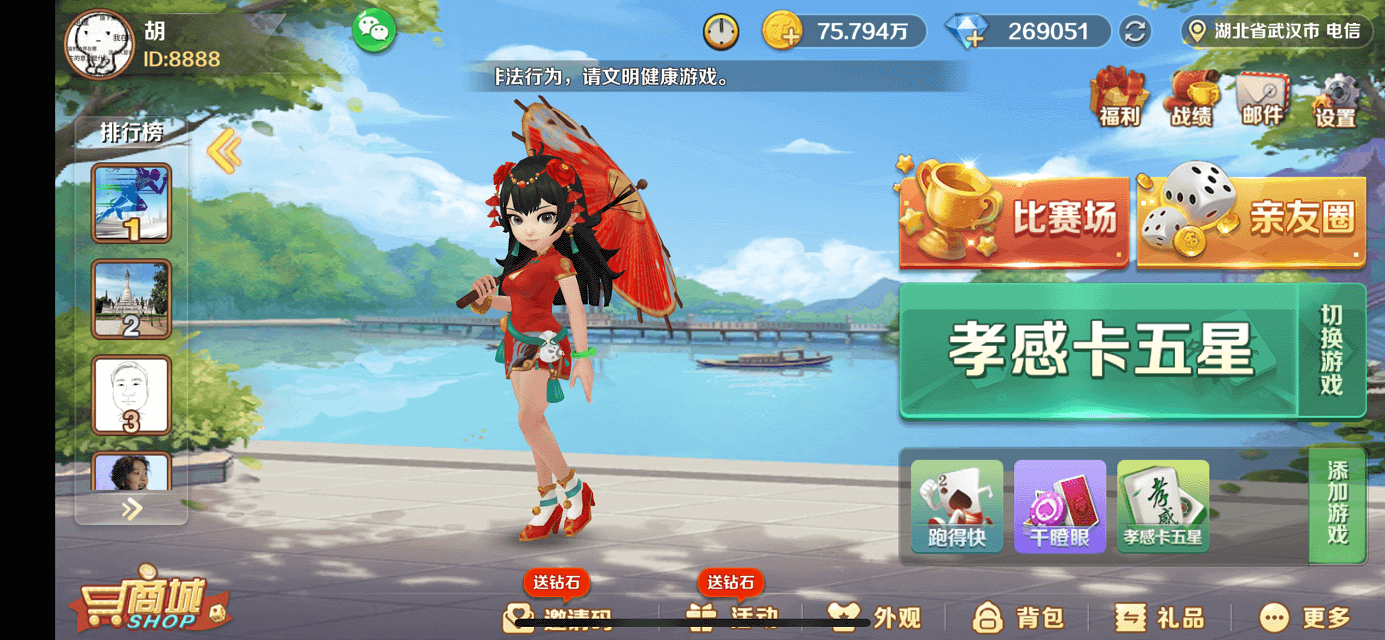Open the 设置 settings gear

pyautogui.click(x=1335, y=99)
